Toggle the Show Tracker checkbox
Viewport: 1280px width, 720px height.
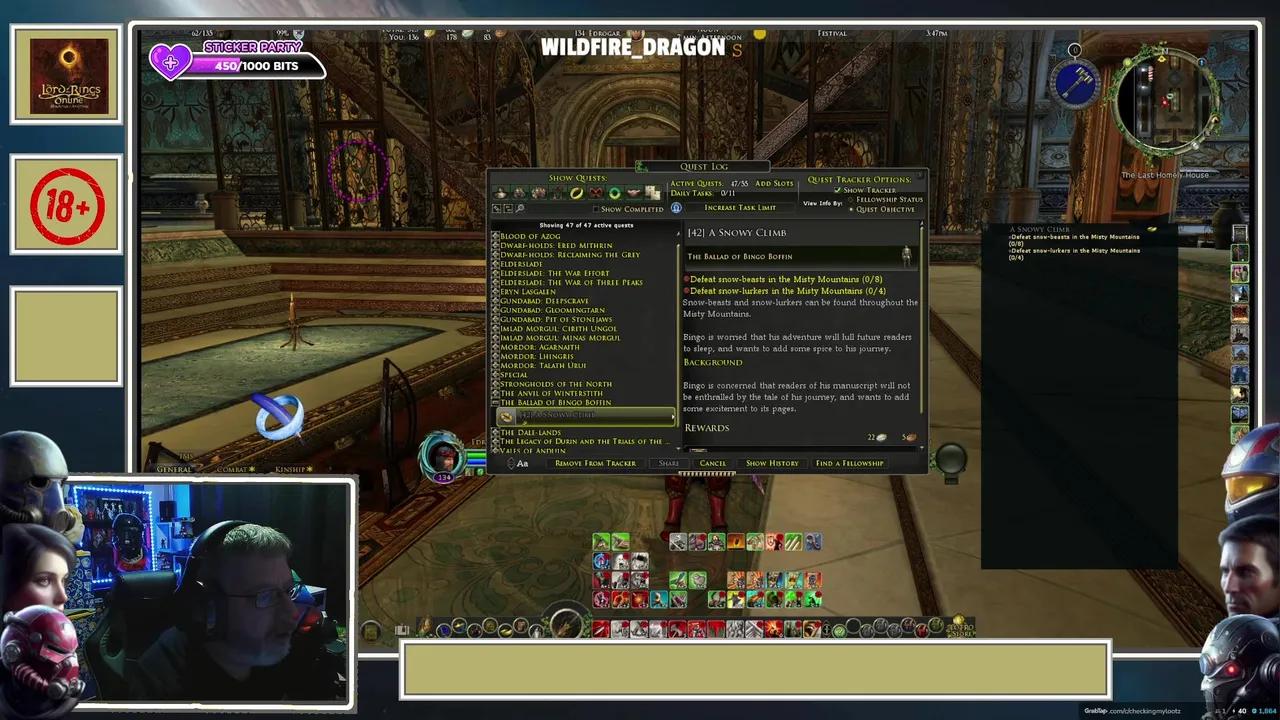pyautogui.click(x=838, y=190)
